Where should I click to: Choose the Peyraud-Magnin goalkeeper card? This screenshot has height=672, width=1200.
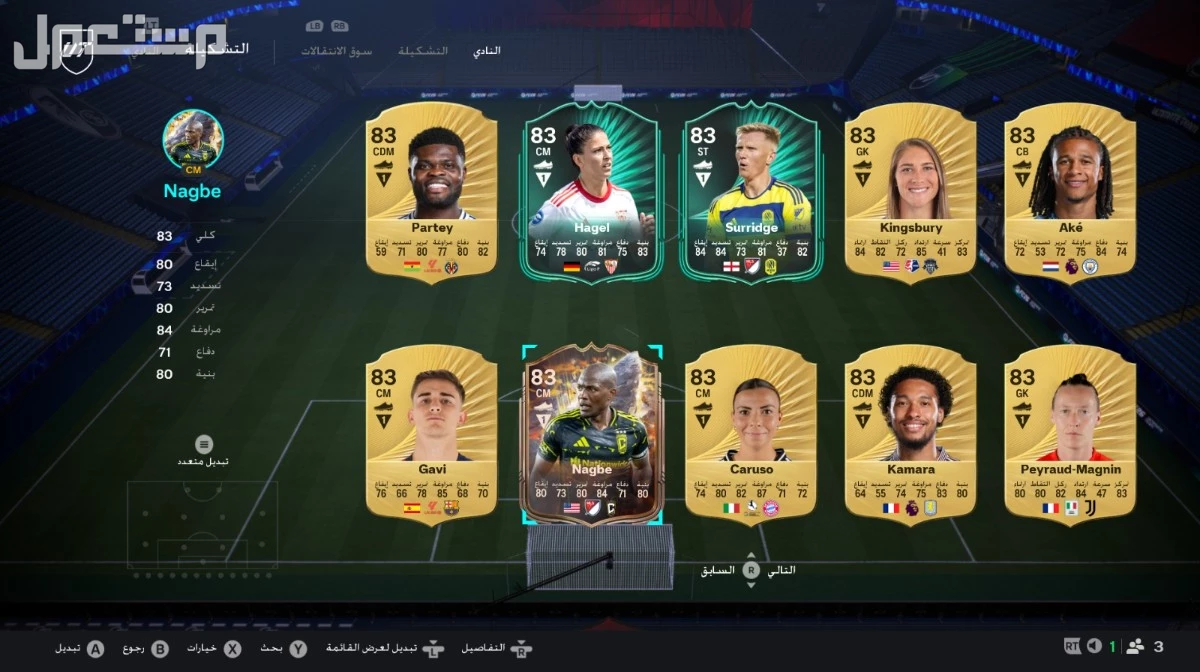[x=1070, y=432]
